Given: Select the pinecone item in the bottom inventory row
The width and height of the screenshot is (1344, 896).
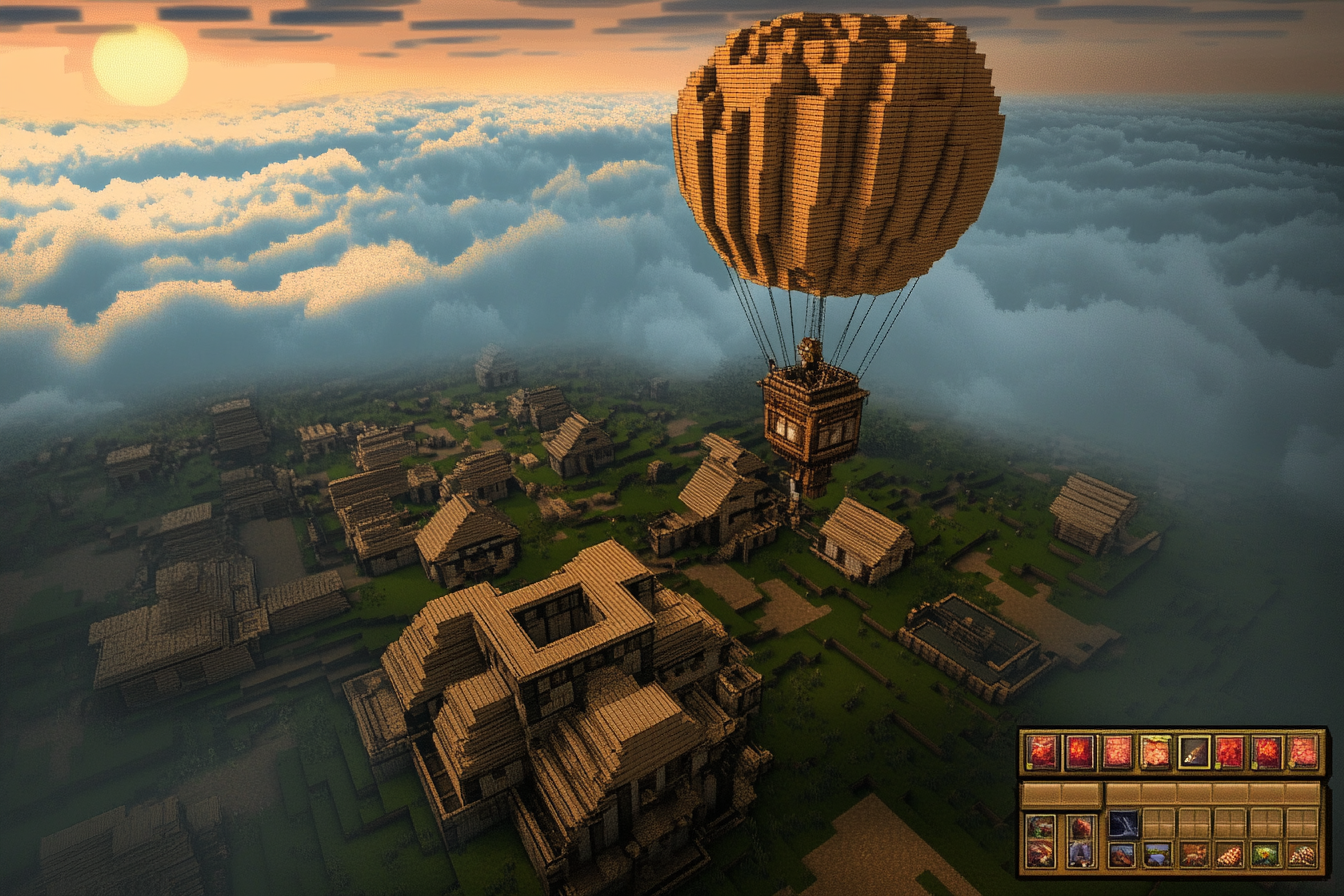Looking at the screenshot, I should tap(1229, 855).
